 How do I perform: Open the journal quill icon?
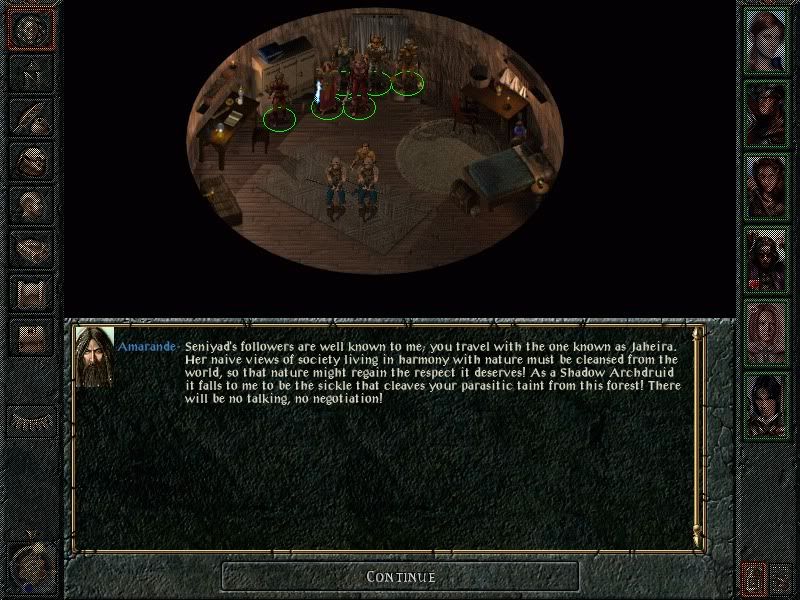point(31,117)
